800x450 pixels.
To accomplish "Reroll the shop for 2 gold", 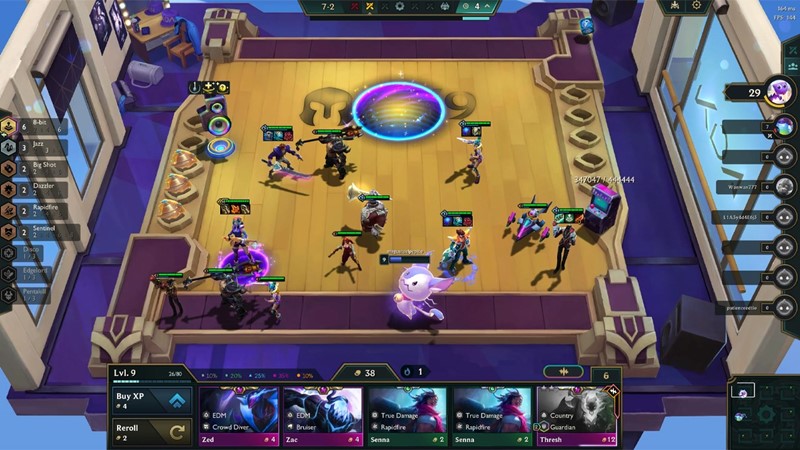I will coord(152,431).
